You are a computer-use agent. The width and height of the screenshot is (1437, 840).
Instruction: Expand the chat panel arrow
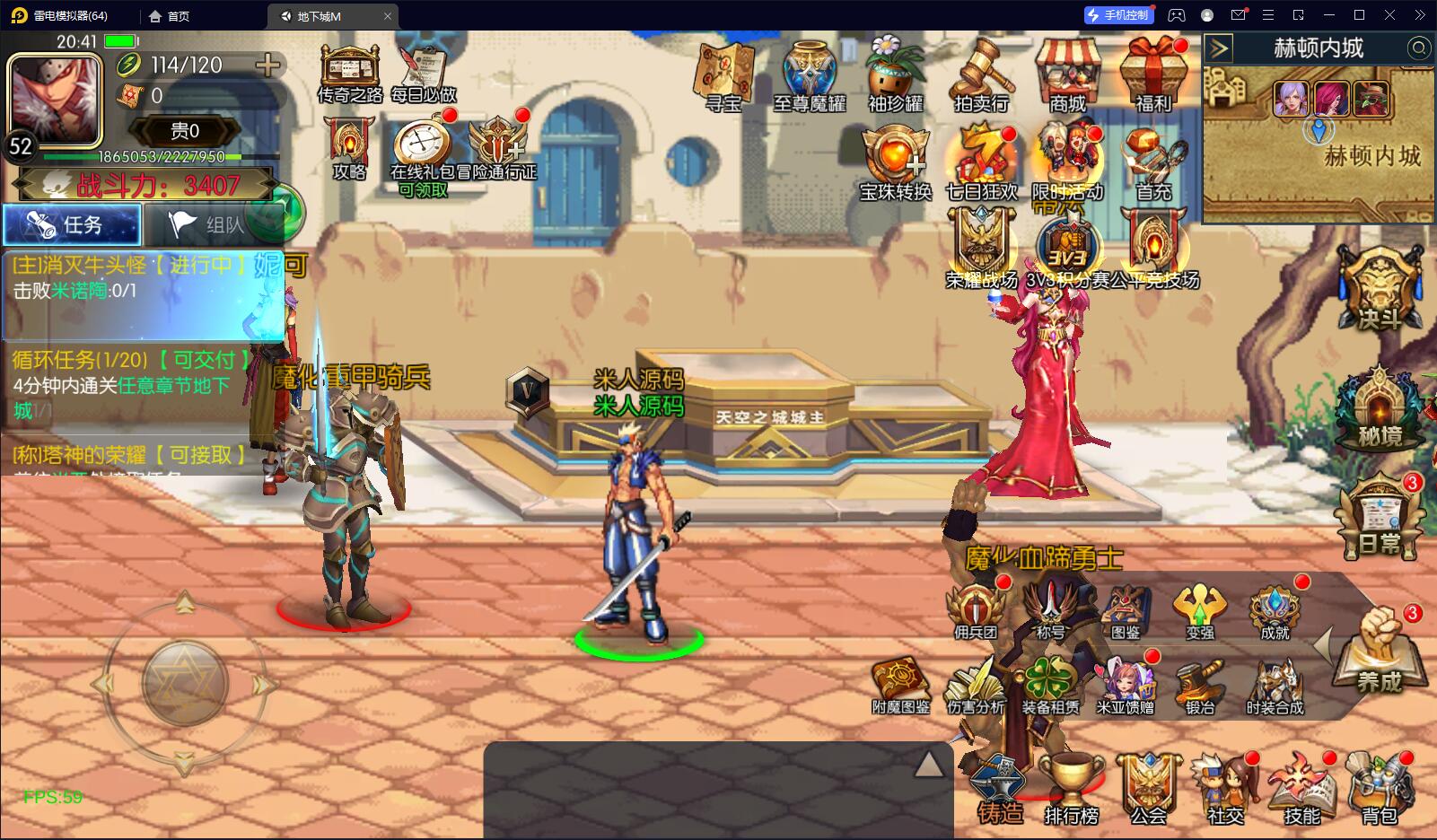tap(928, 765)
